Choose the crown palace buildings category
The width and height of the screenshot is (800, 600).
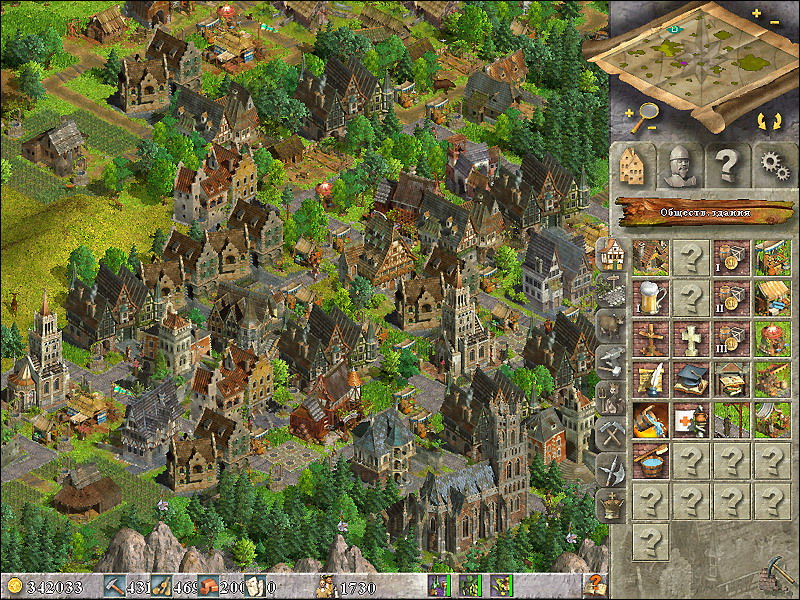610,504
